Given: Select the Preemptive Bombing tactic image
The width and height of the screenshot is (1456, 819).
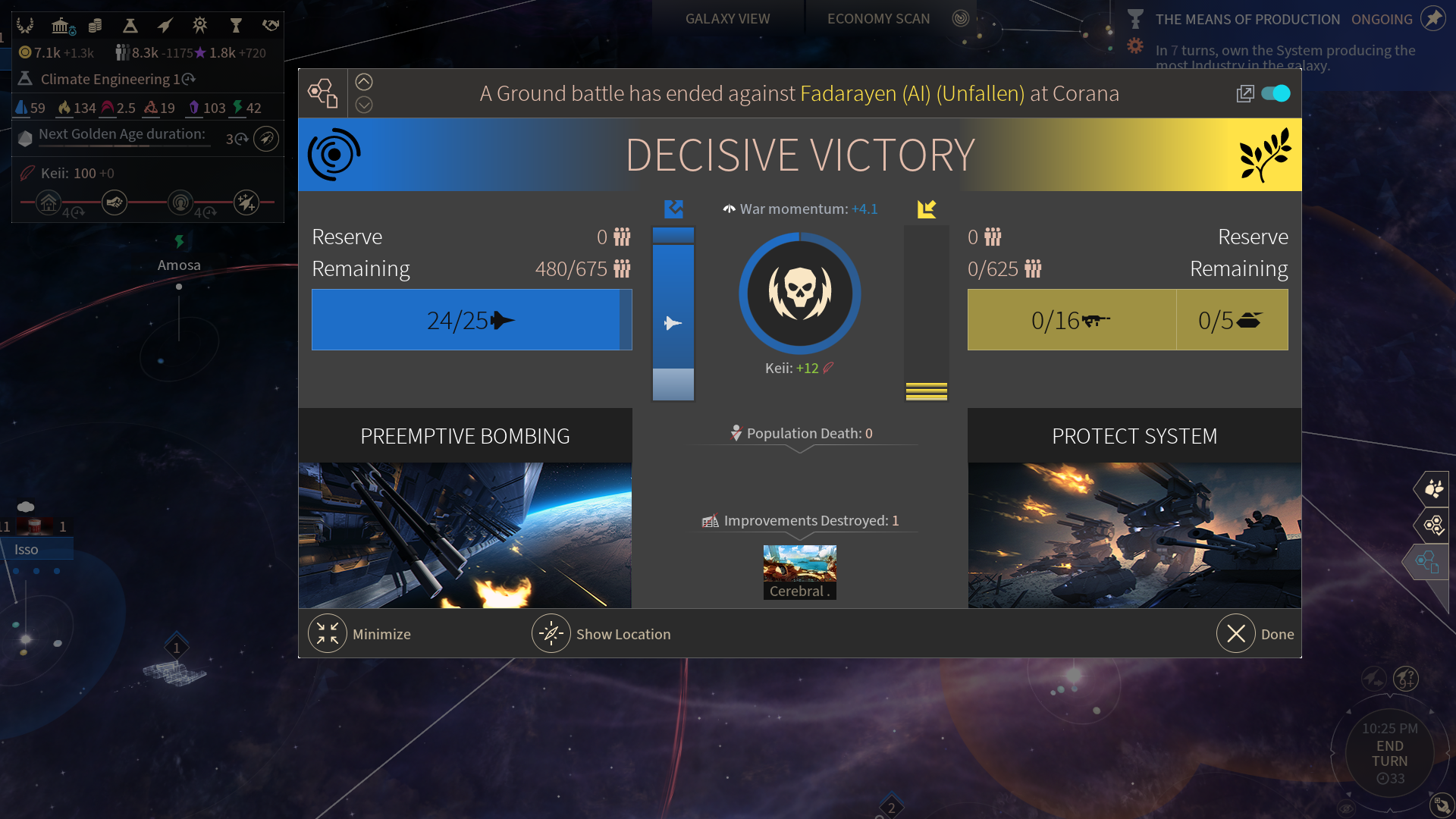Looking at the screenshot, I should point(465,535).
